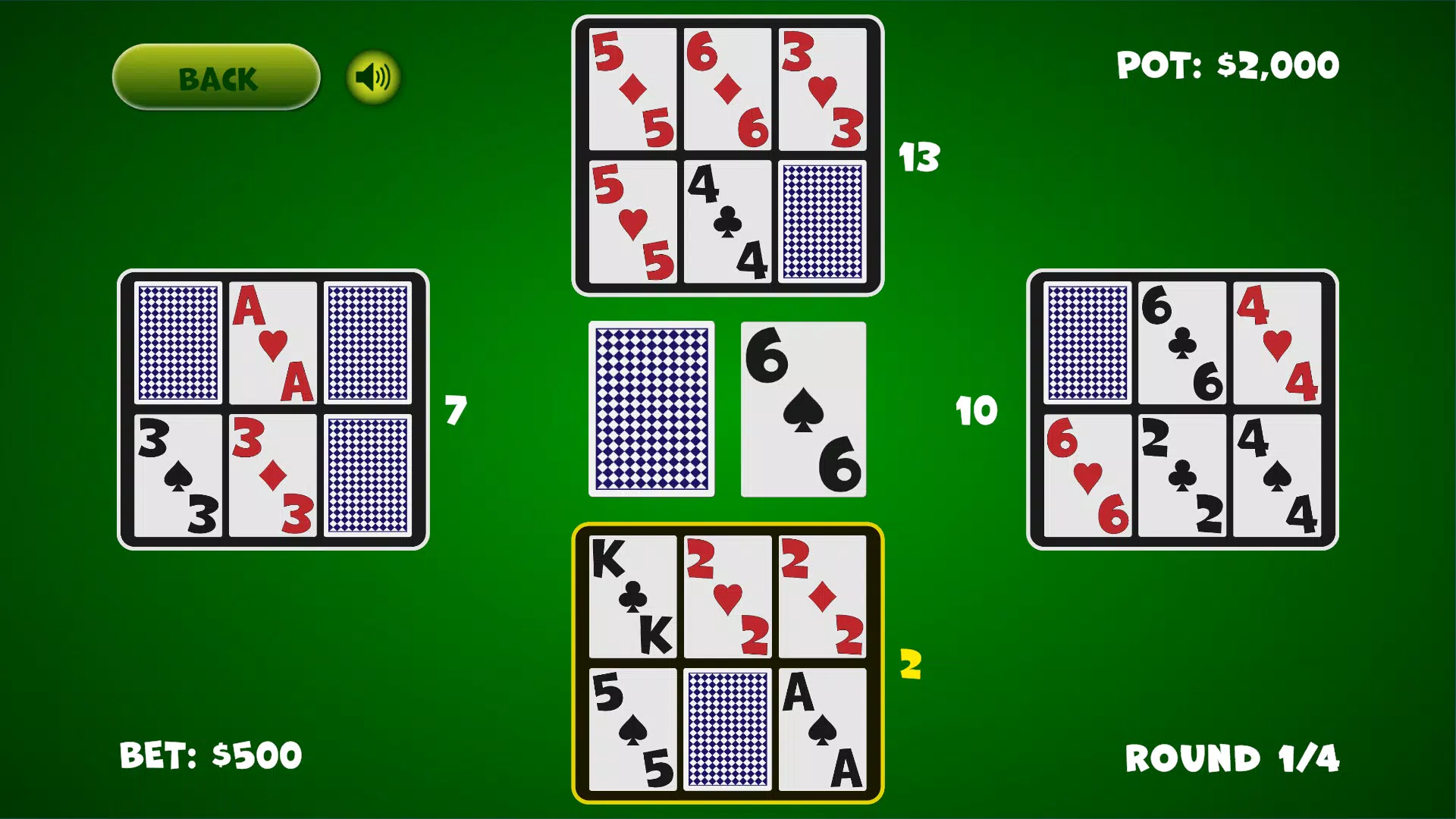Click the King of Clubs in your grid
The height and width of the screenshot is (819, 1456).
click(x=632, y=596)
